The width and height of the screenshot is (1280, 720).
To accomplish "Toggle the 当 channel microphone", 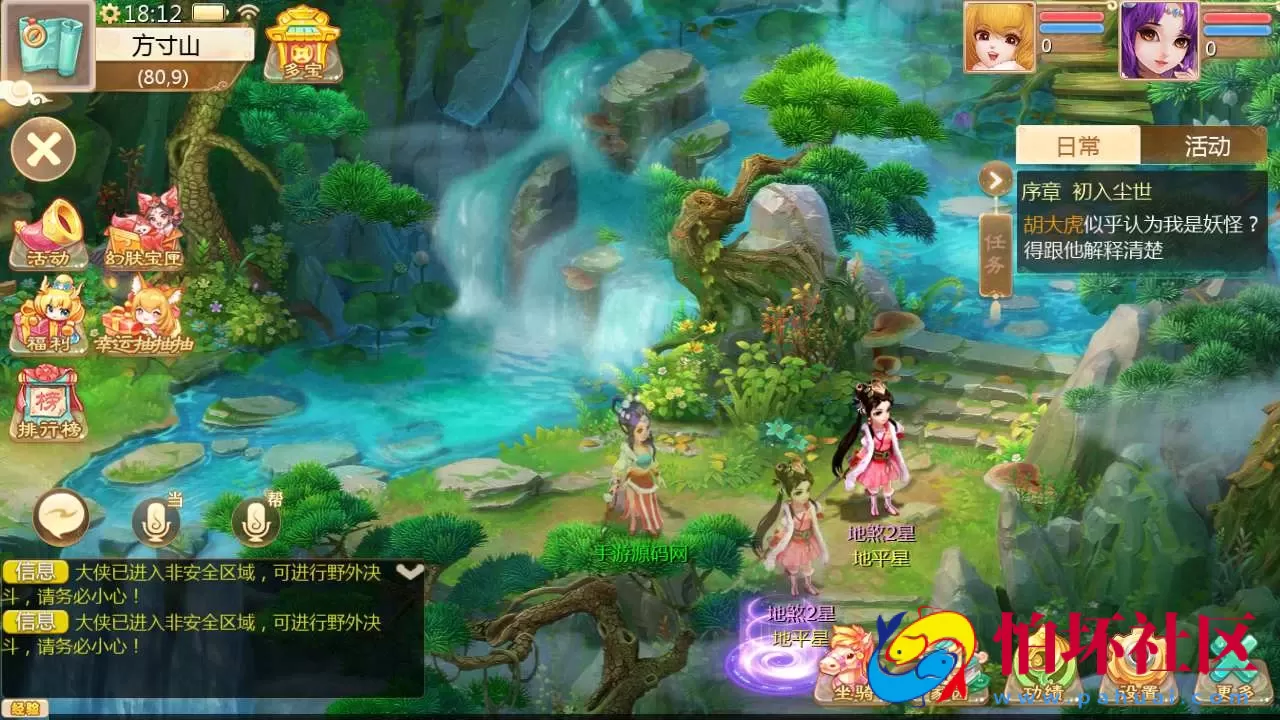I will tap(155, 518).
